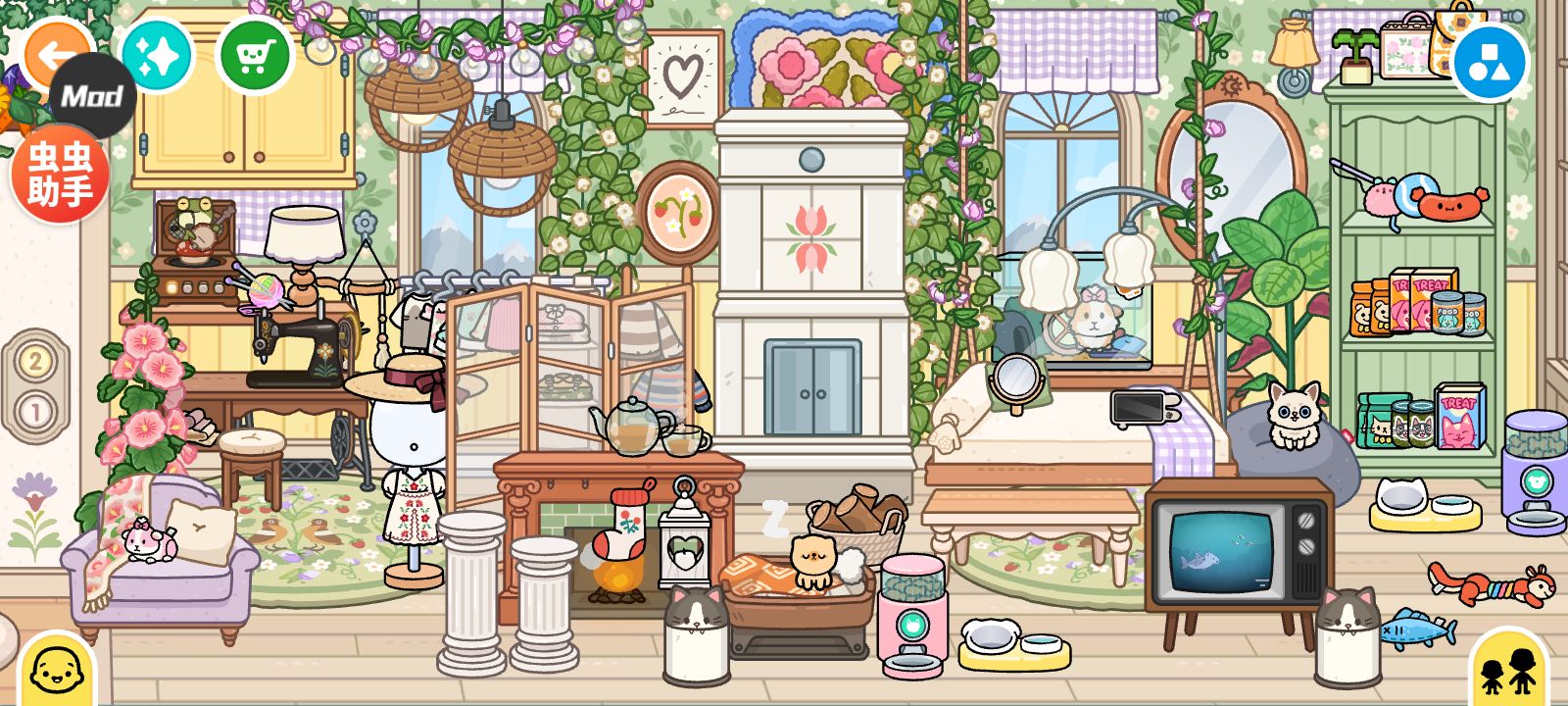Open the yellow face character tab
1568x706 pixels.
click(x=57, y=672)
